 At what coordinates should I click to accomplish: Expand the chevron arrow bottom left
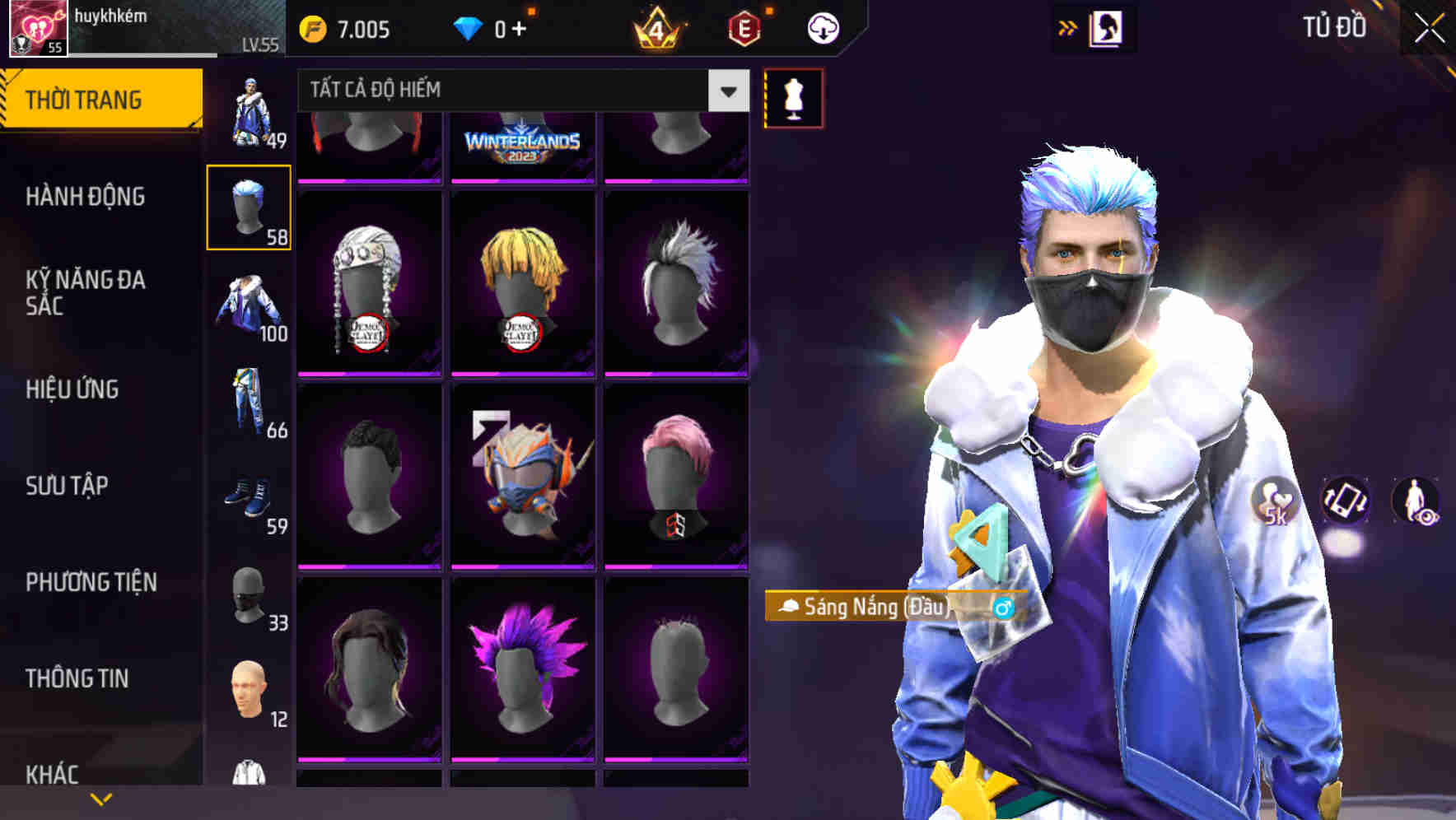[x=101, y=797]
